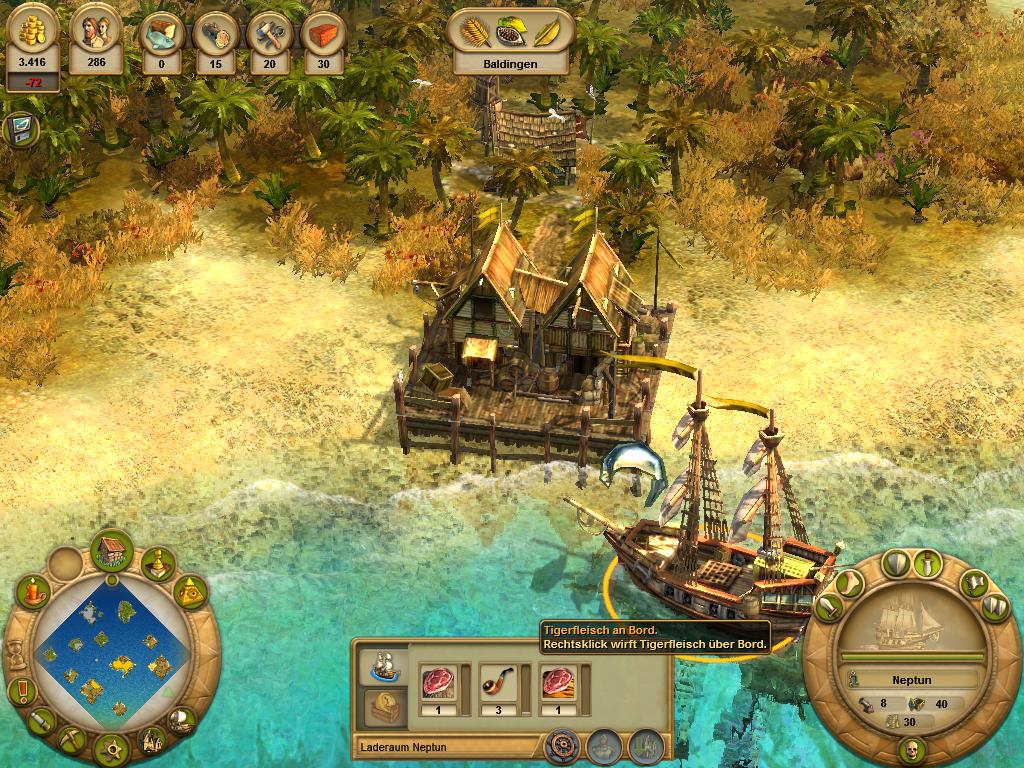
Task: Switch to the ship cargo tab
Action: point(382,664)
